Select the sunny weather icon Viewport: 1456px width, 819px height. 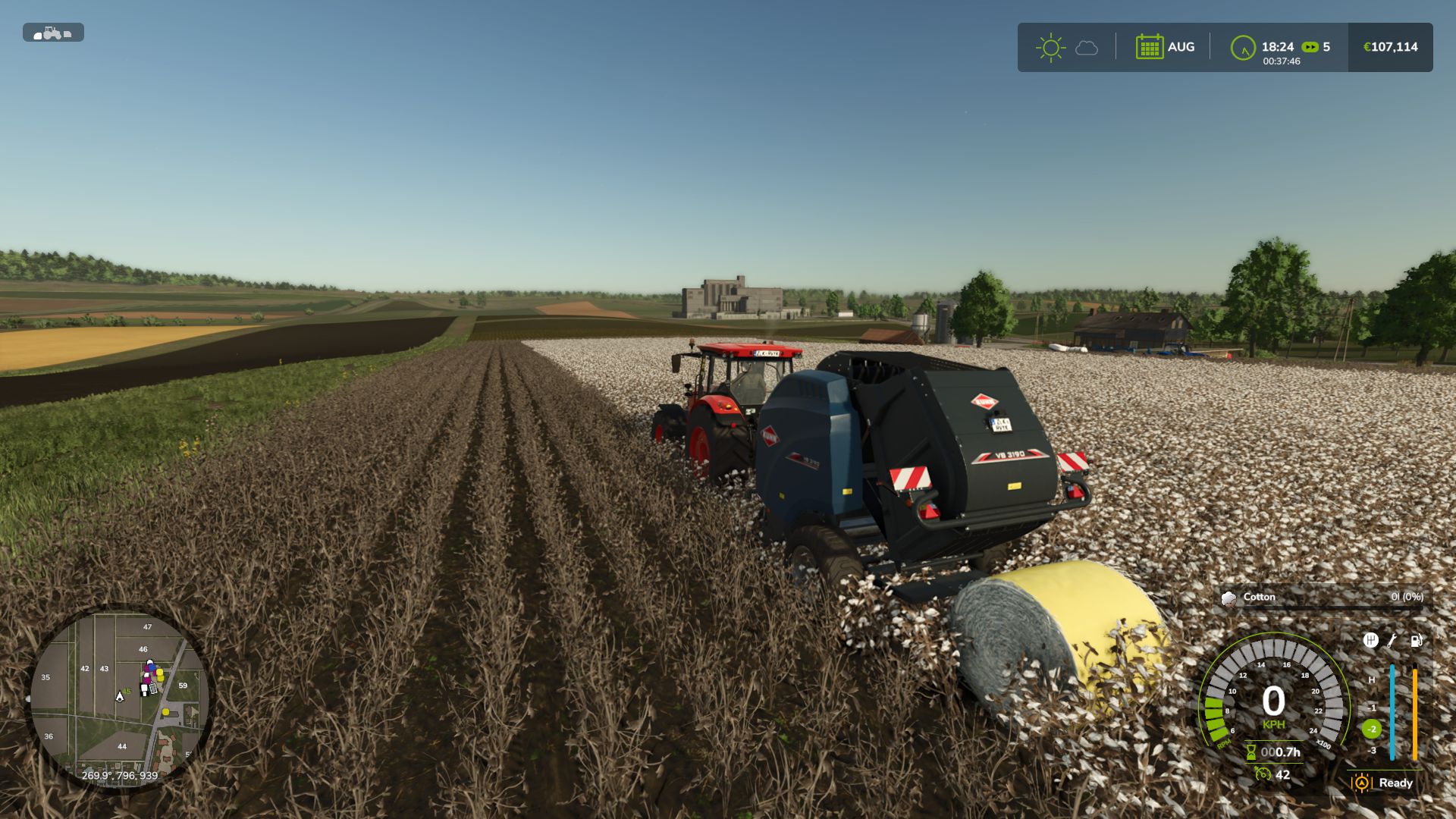pyautogui.click(x=1050, y=48)
